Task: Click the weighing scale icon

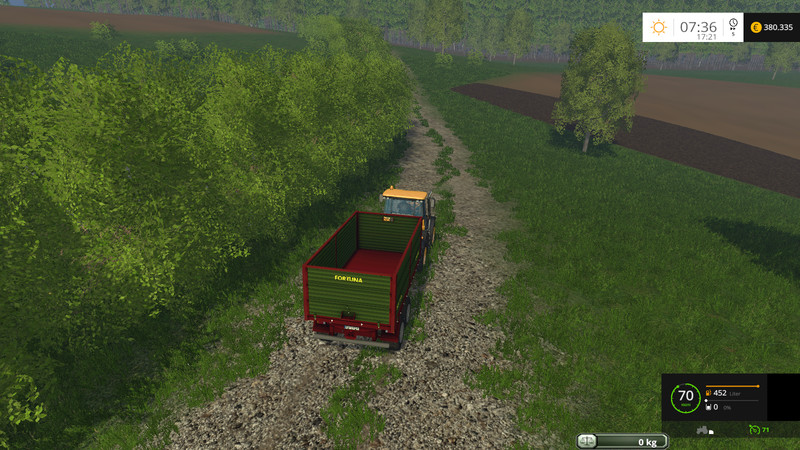Action: point(587,441)
